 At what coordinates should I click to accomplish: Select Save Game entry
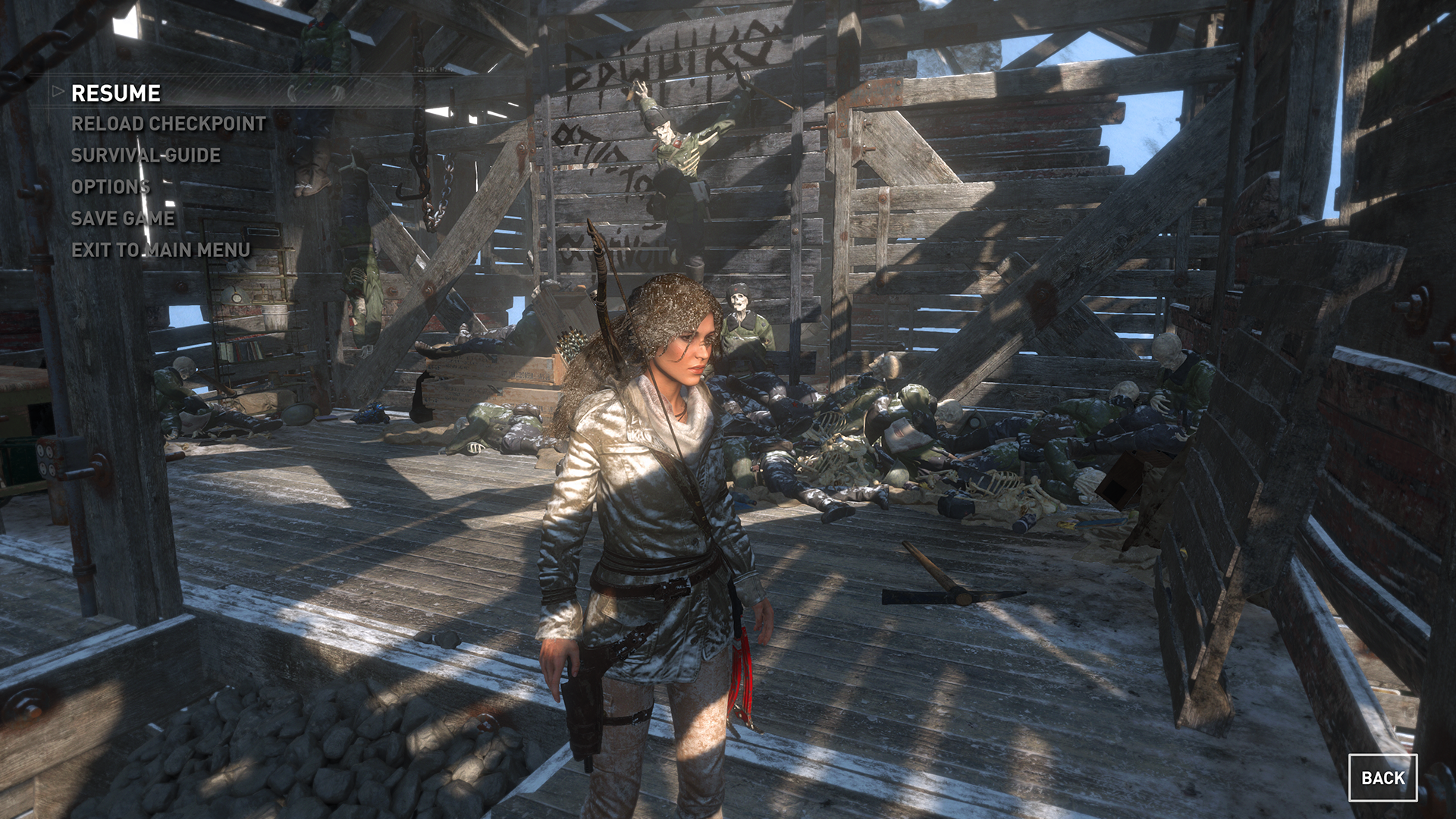tap(123, 218)
